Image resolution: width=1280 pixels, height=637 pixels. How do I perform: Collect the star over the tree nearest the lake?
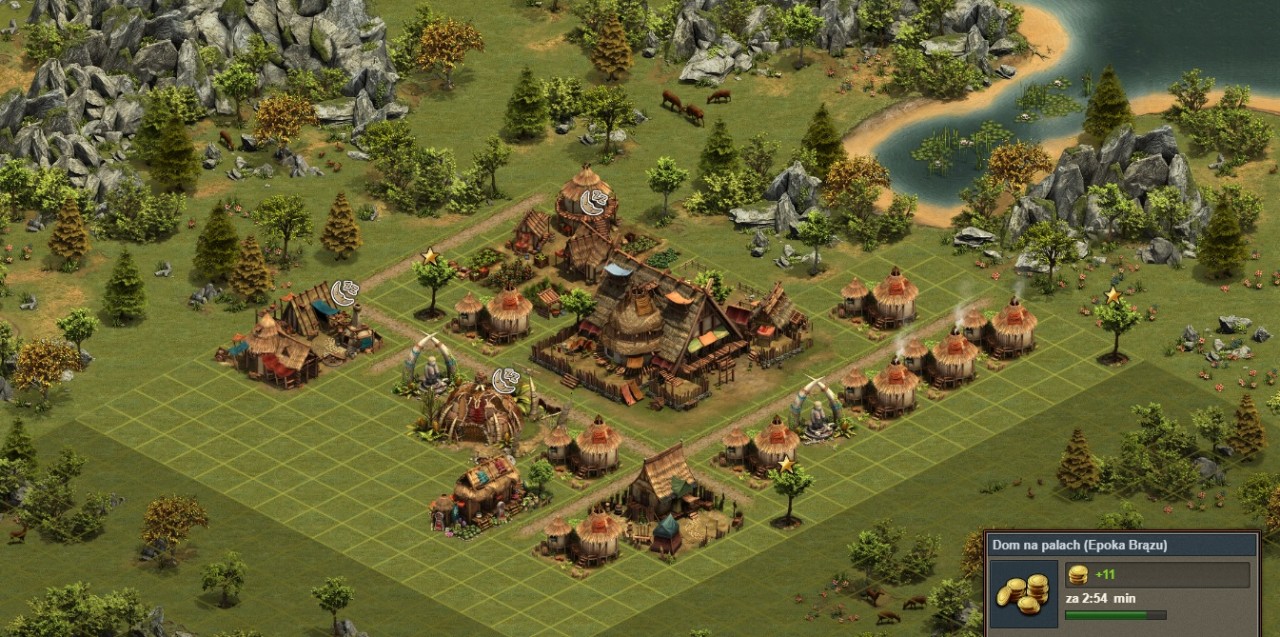tap(1112, 295)
